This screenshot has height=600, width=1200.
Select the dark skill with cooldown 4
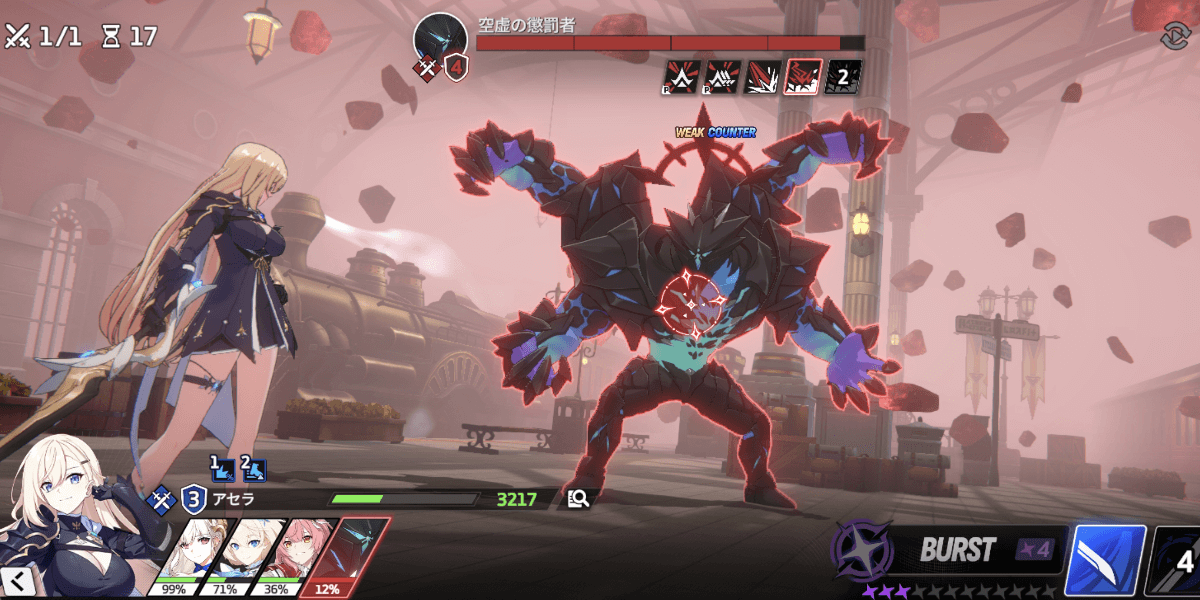[x=1178, y=560]
